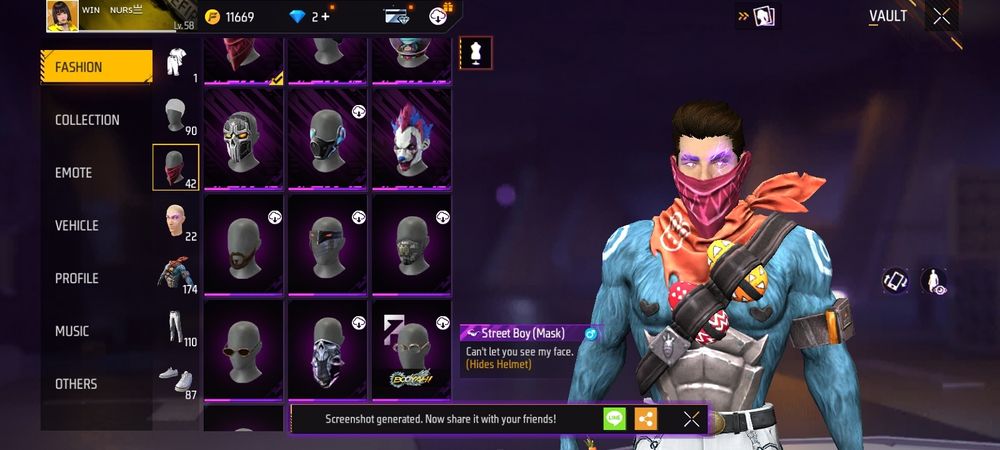This screenshot has height=450, width=1000.
Task: Go to the Profile section
Action: pos(75,278)
